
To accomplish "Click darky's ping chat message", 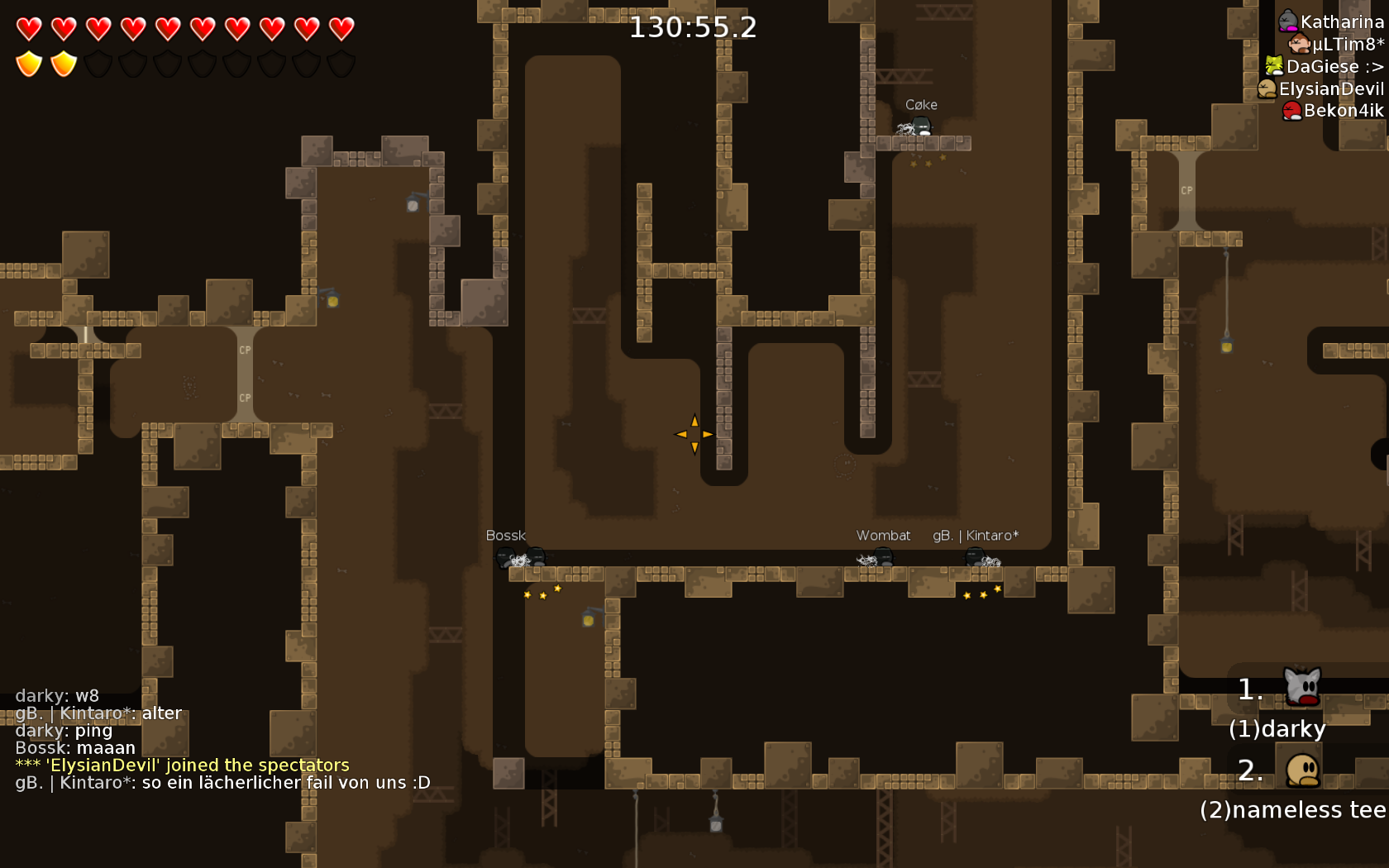I will (x=64, y=730).
